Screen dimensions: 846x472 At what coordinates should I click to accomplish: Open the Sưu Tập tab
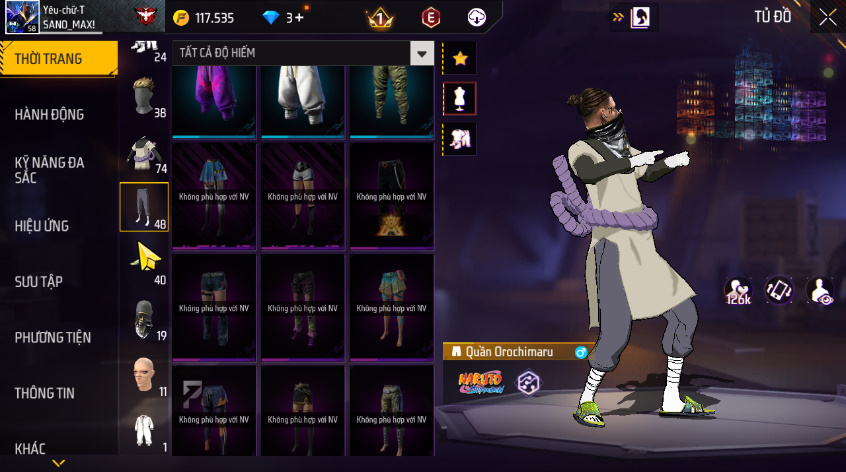point(39,282)
